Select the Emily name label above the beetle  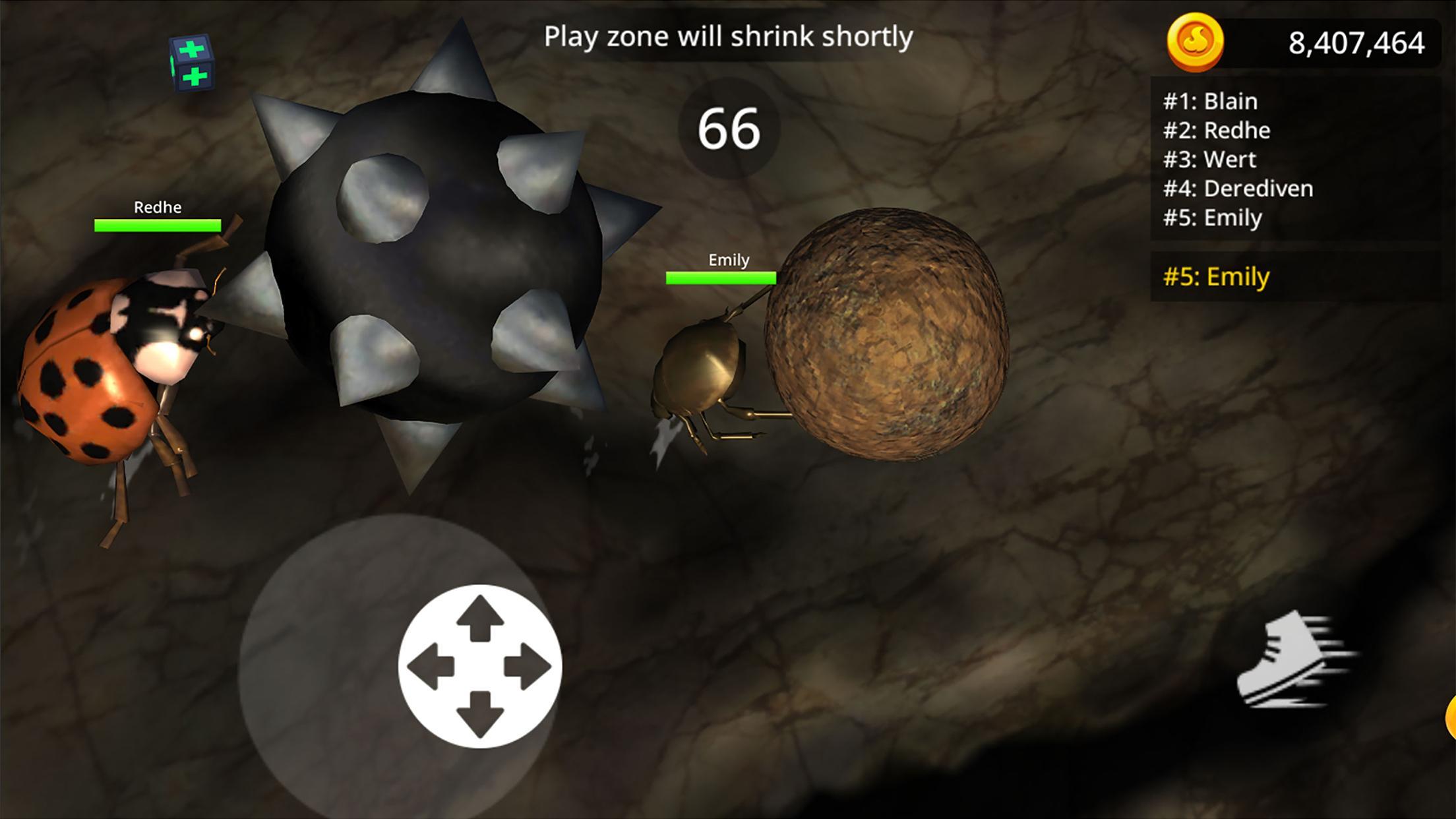[x=727, y=260]
